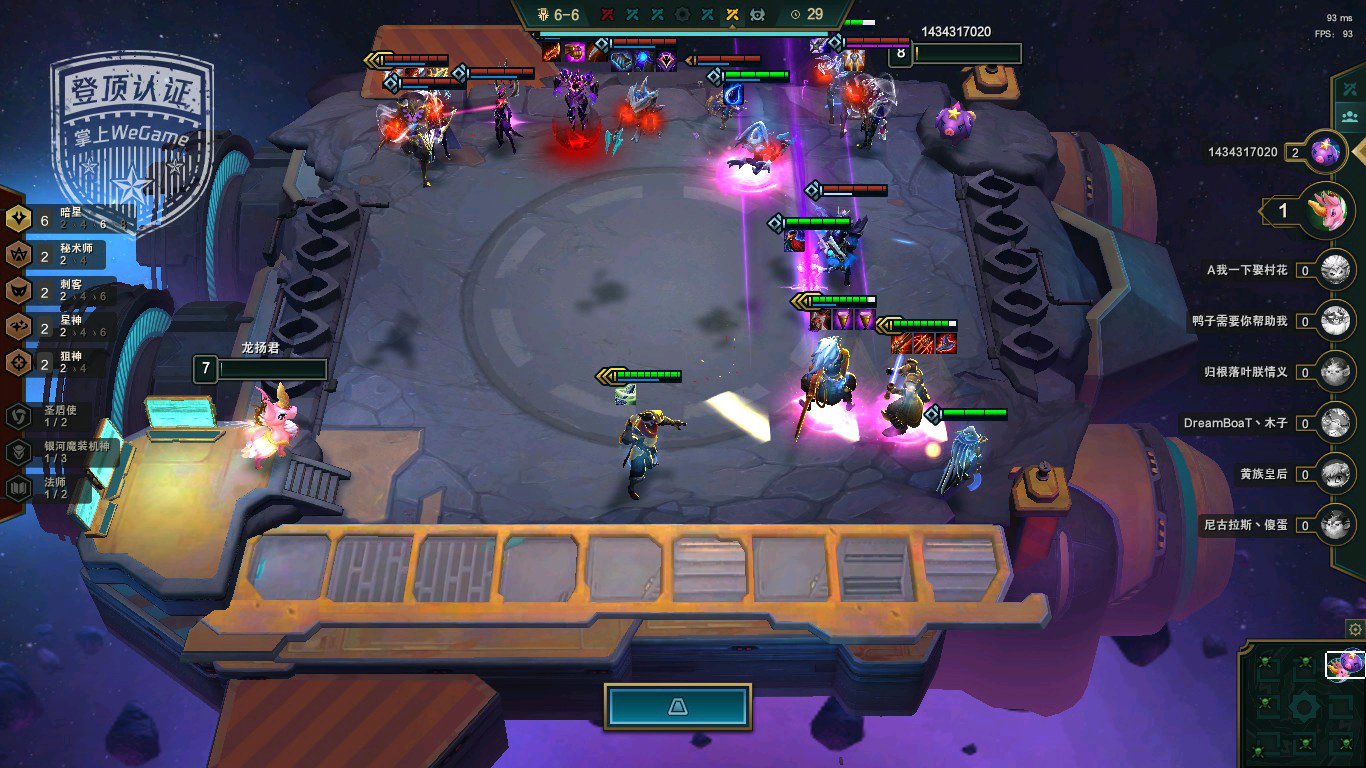Open the 狙神 trait tooltip

60,363
